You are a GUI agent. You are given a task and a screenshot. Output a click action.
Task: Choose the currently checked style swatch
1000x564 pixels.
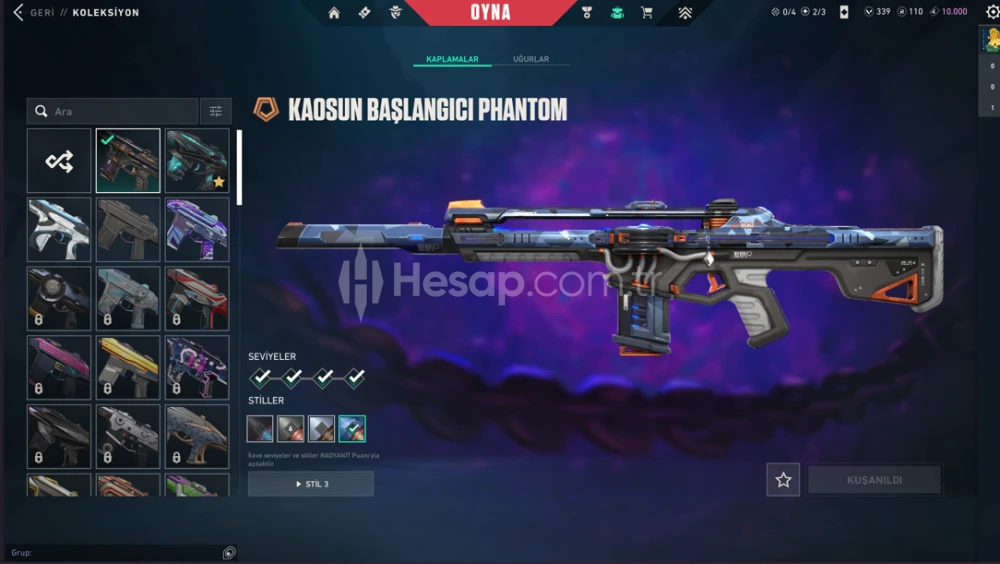352,429
